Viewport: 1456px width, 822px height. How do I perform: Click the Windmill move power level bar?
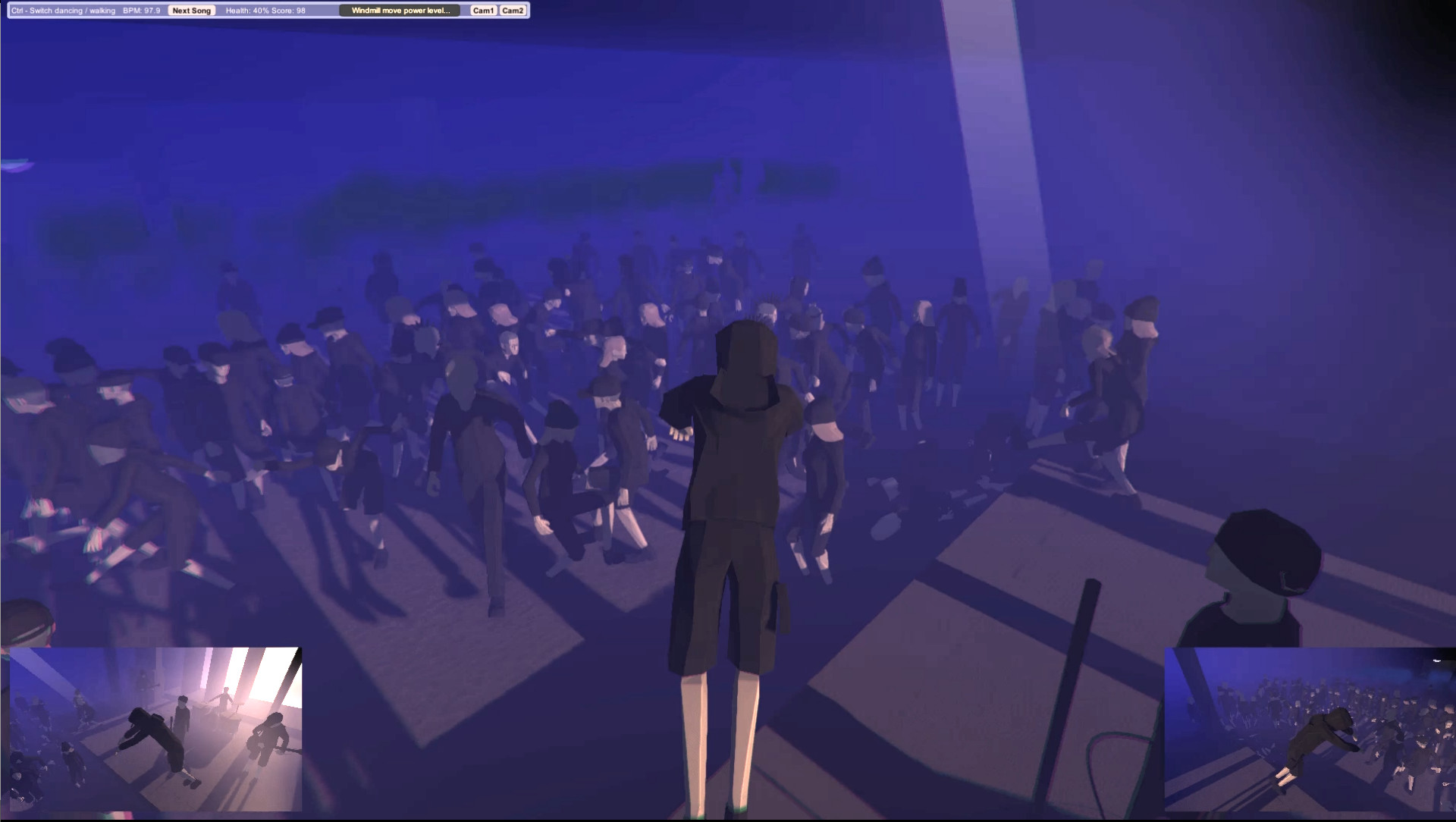tap(400, 11)
